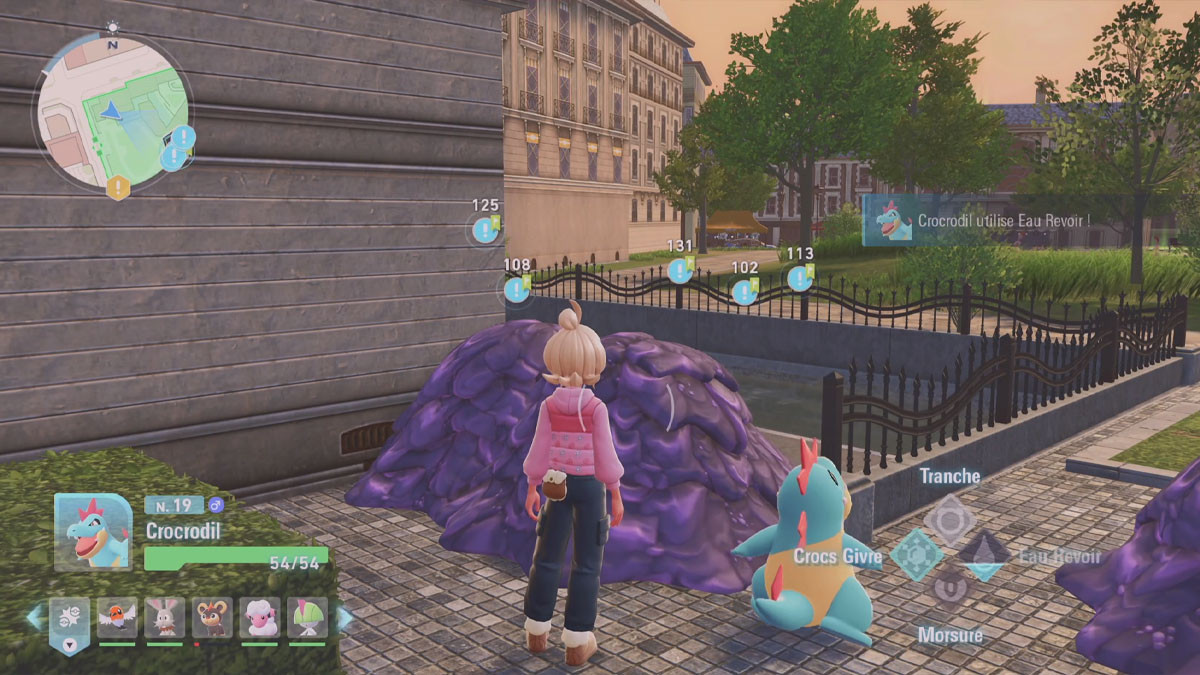Screen dimensions: 1200x675
Task: Switch to the white rabbit Pokémon slot
Action: (165, 618)
